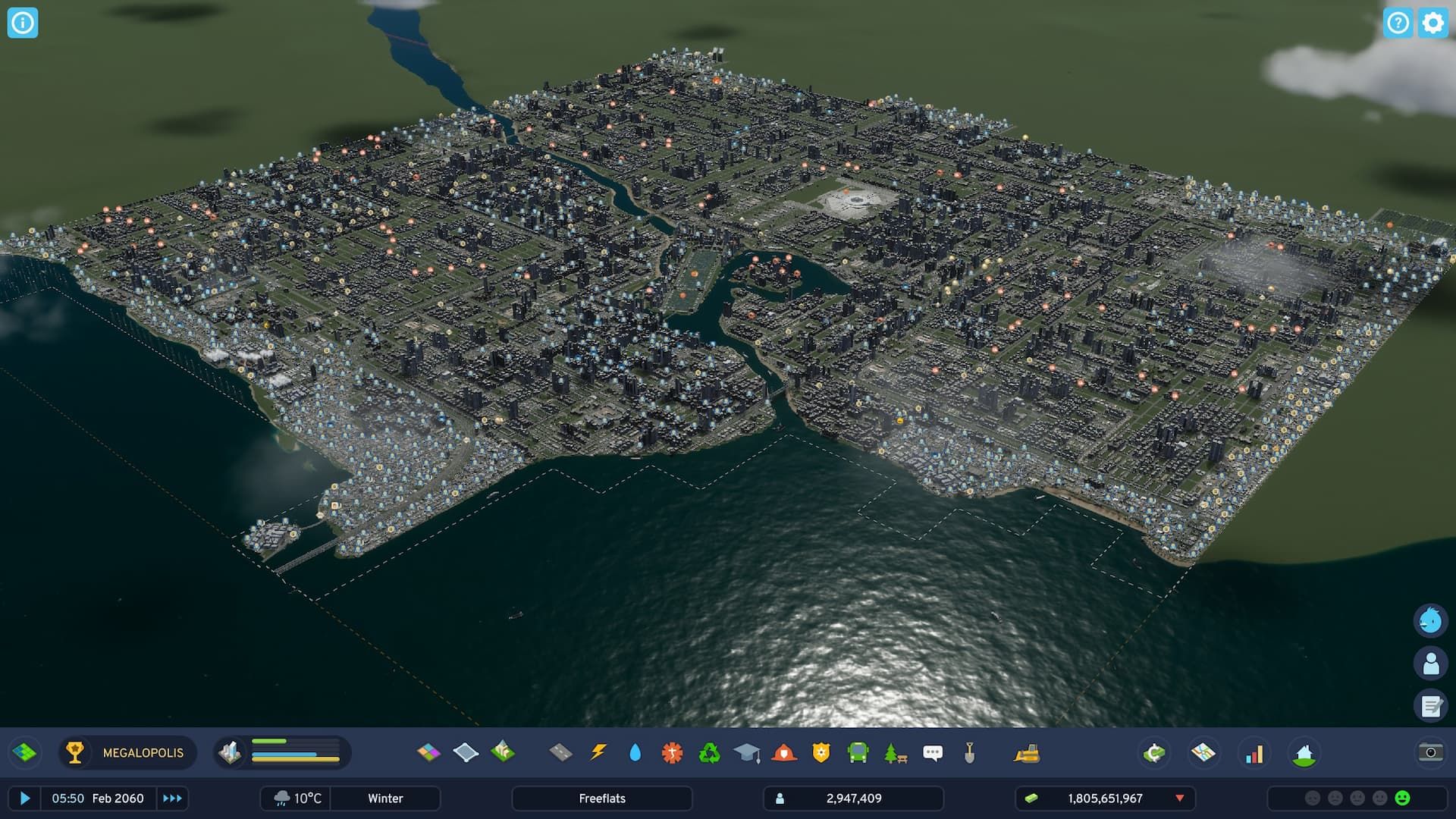The image size is (1456, 819).
Task: Expand the budget details dropdown arrow
Action: pos(1180,798)
